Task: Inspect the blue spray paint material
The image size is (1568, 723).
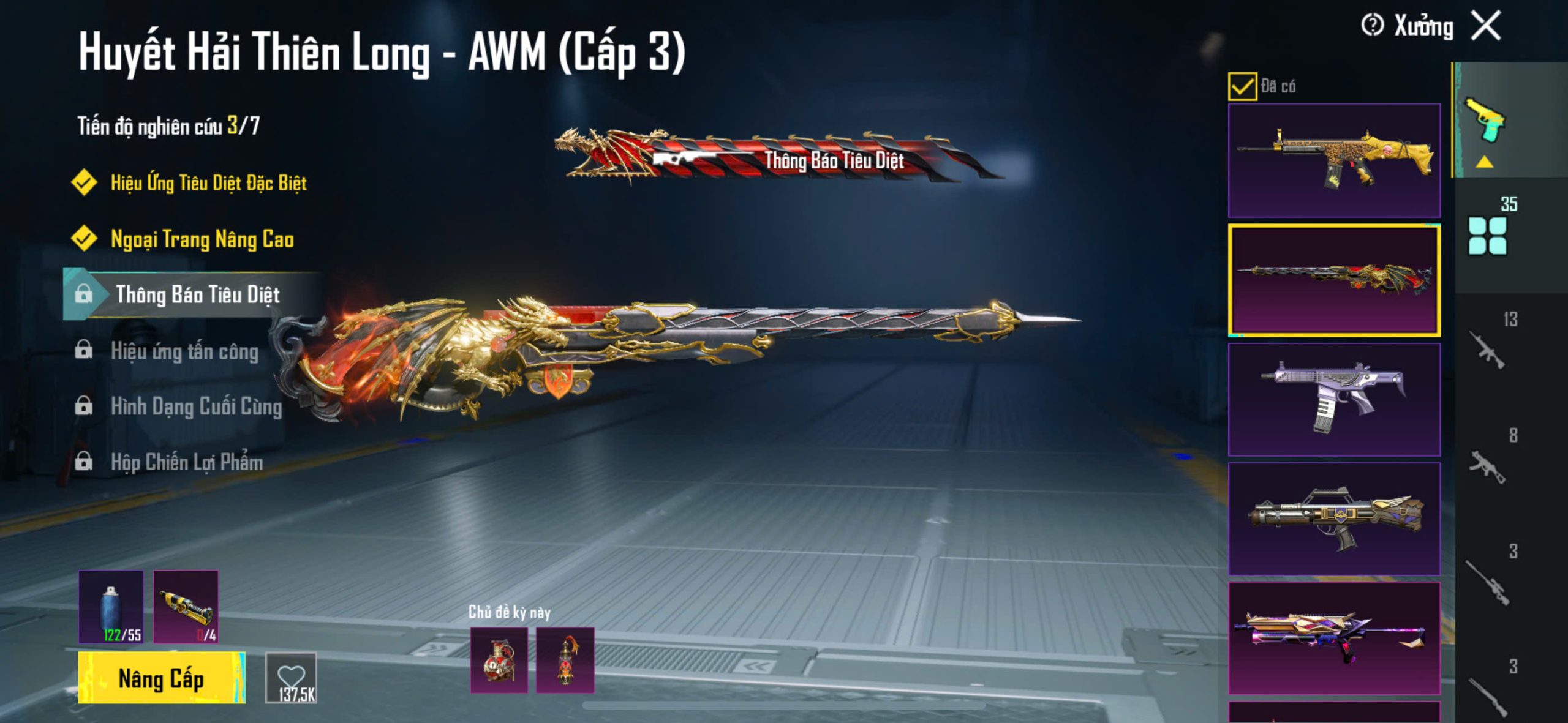Action: [111, 607]
